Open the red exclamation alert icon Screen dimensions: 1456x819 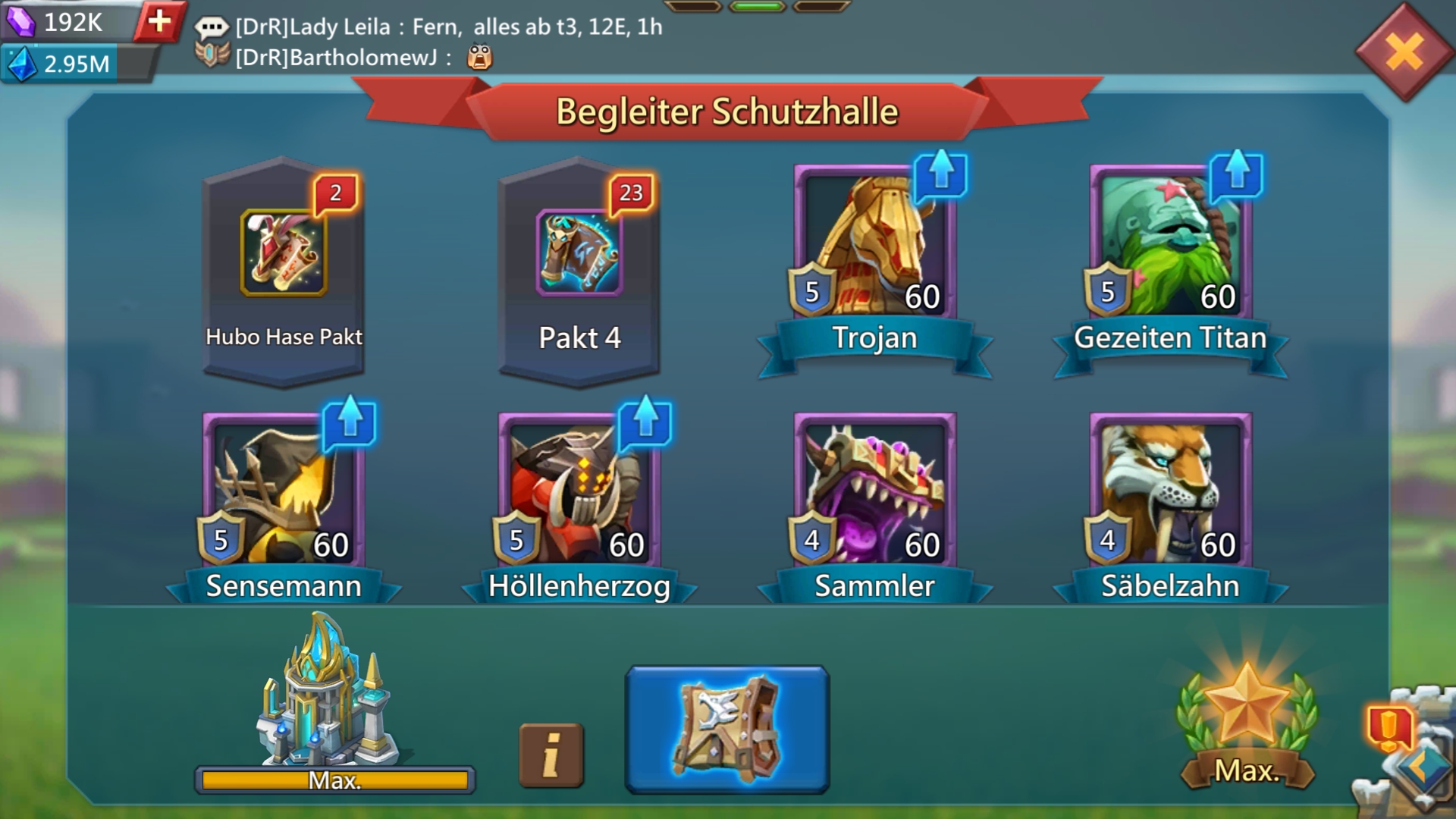pos(1389,726)
